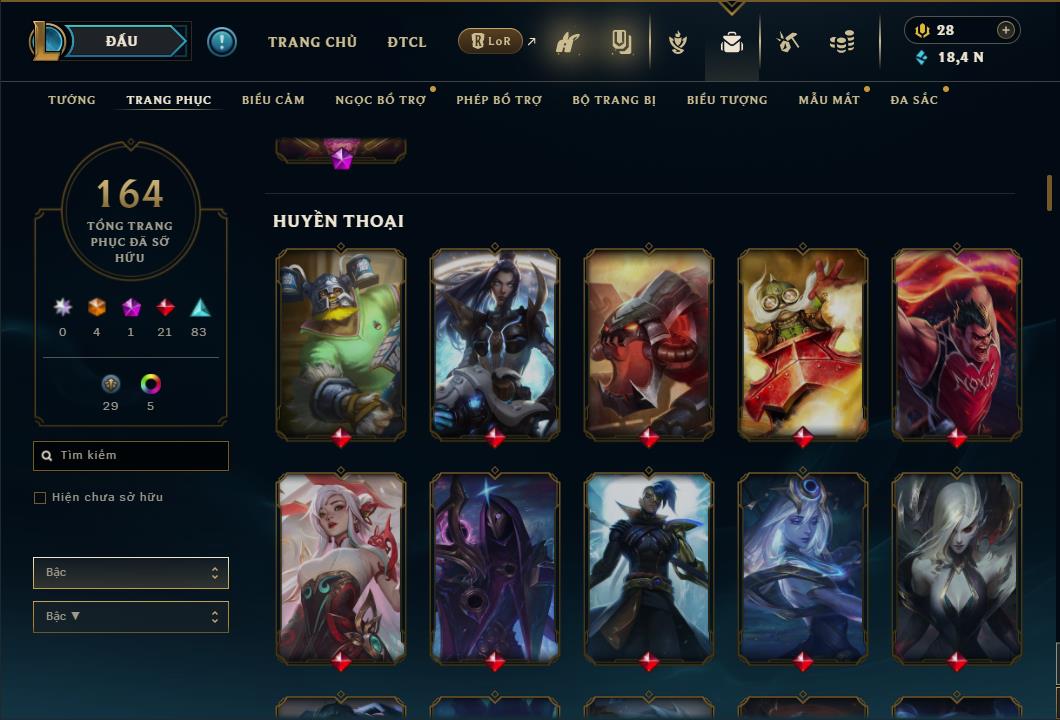Image resolution: width=1060 pixels, height=720 pixels.
Task: Switch to the PHÉP BỔ TRỢ tab
Action: coord(499,100)
